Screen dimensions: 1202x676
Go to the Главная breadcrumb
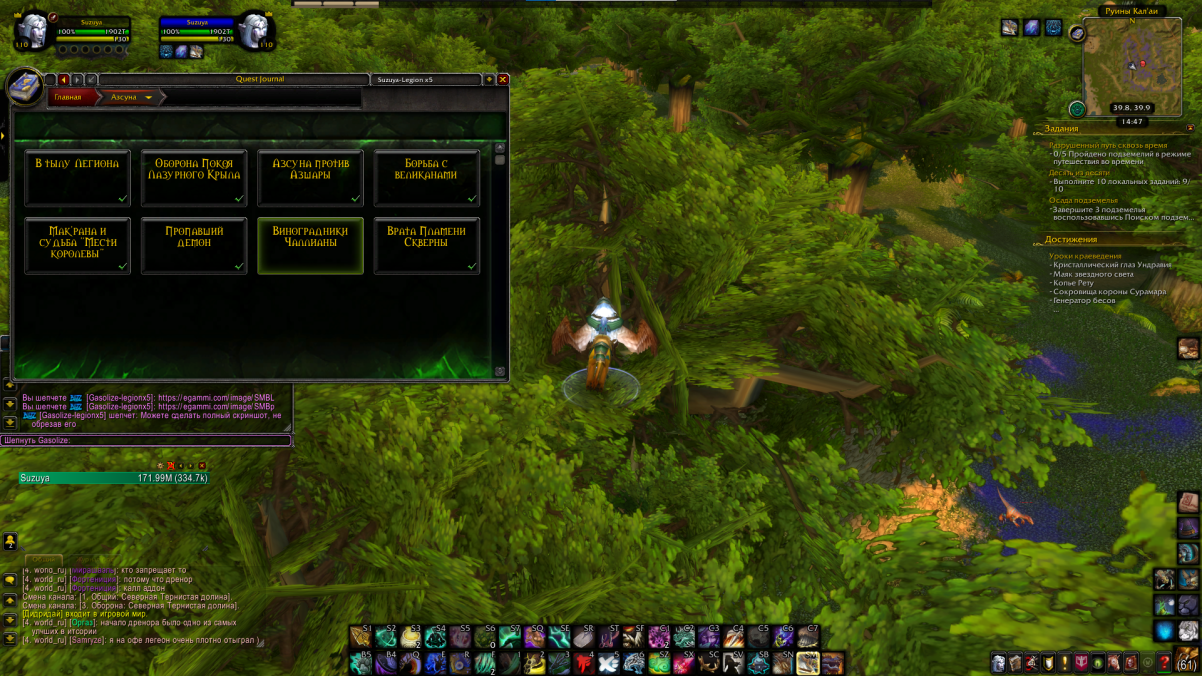(68, 97)
